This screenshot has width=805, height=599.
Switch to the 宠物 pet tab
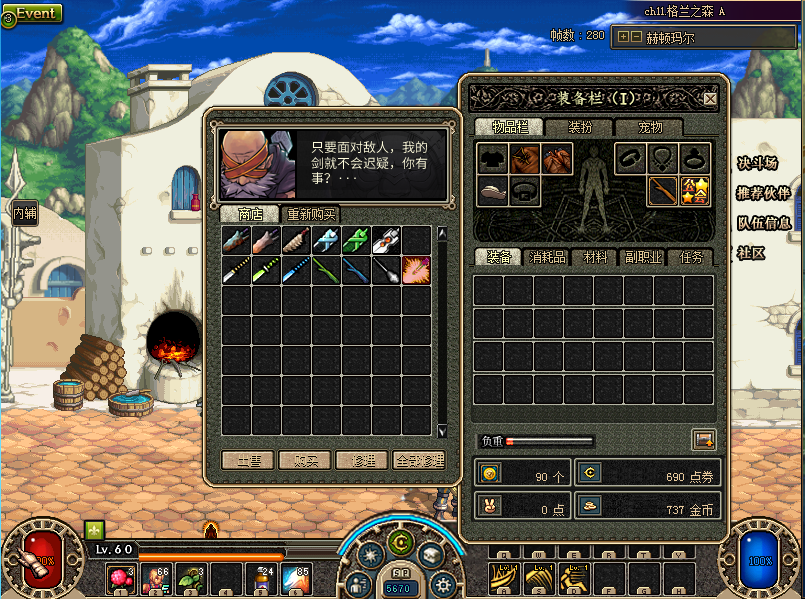(650, 127)
